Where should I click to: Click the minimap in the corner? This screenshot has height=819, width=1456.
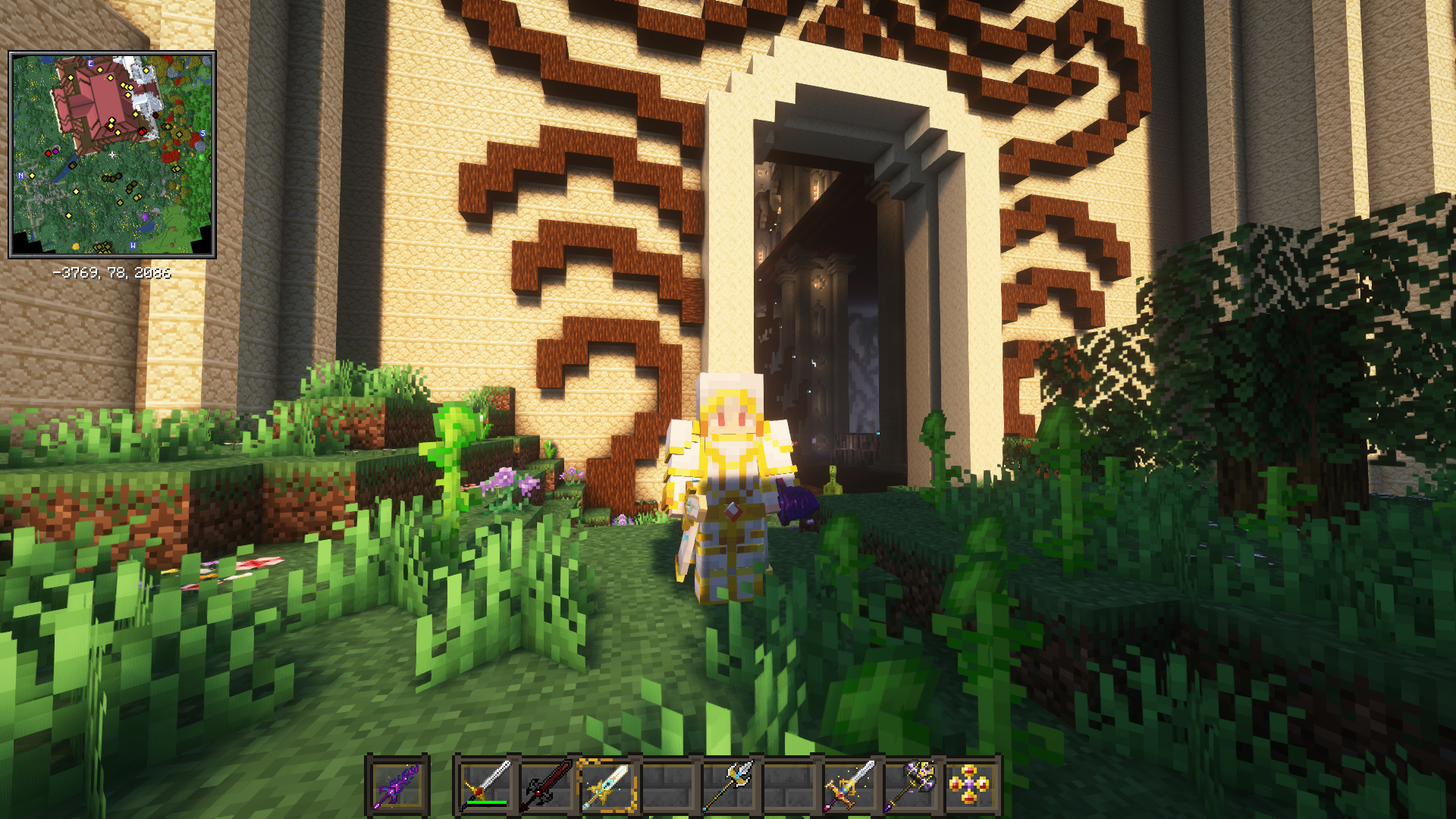[112, 154]
